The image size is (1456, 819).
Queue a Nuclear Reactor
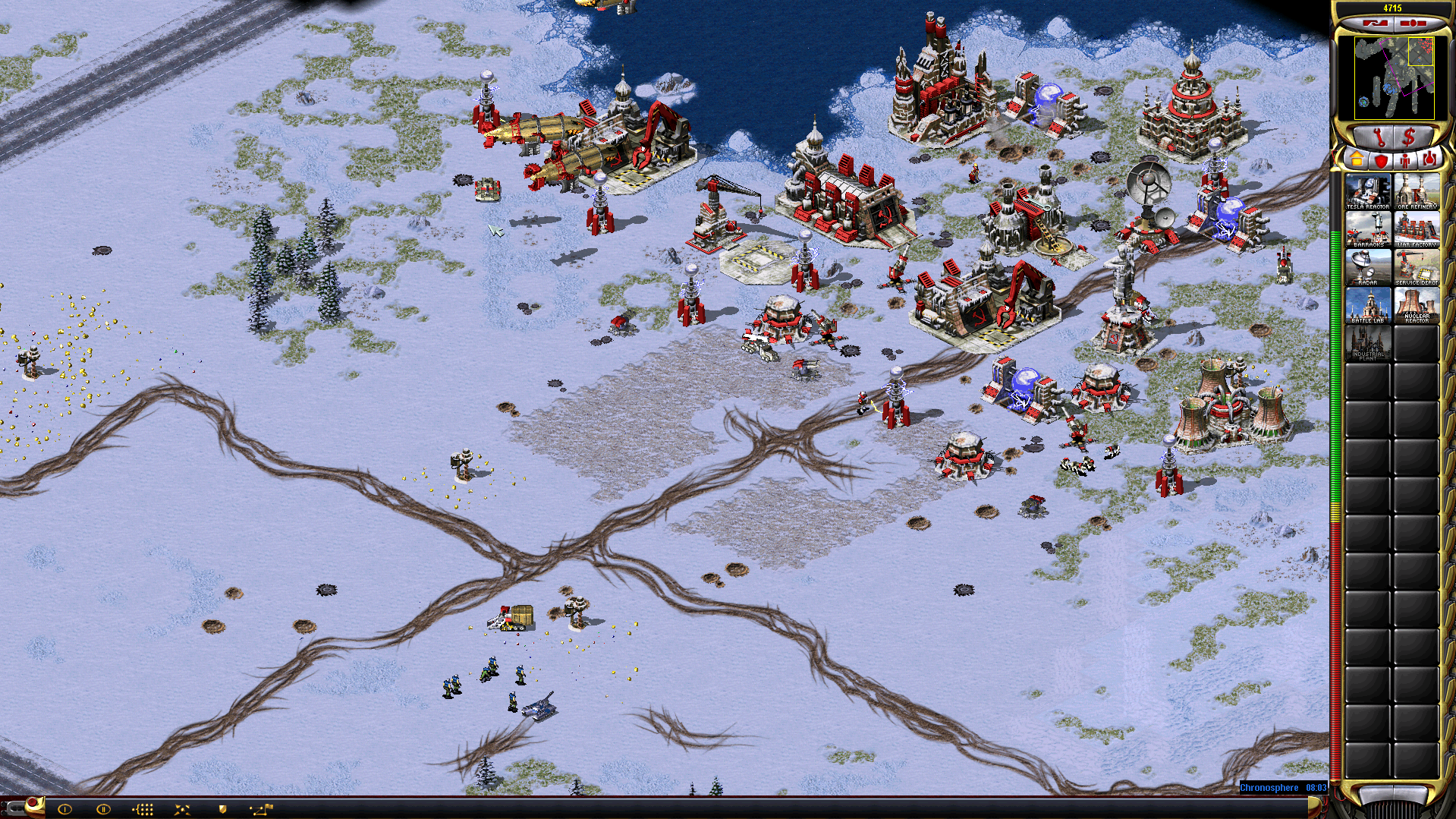click(1416, 305)
